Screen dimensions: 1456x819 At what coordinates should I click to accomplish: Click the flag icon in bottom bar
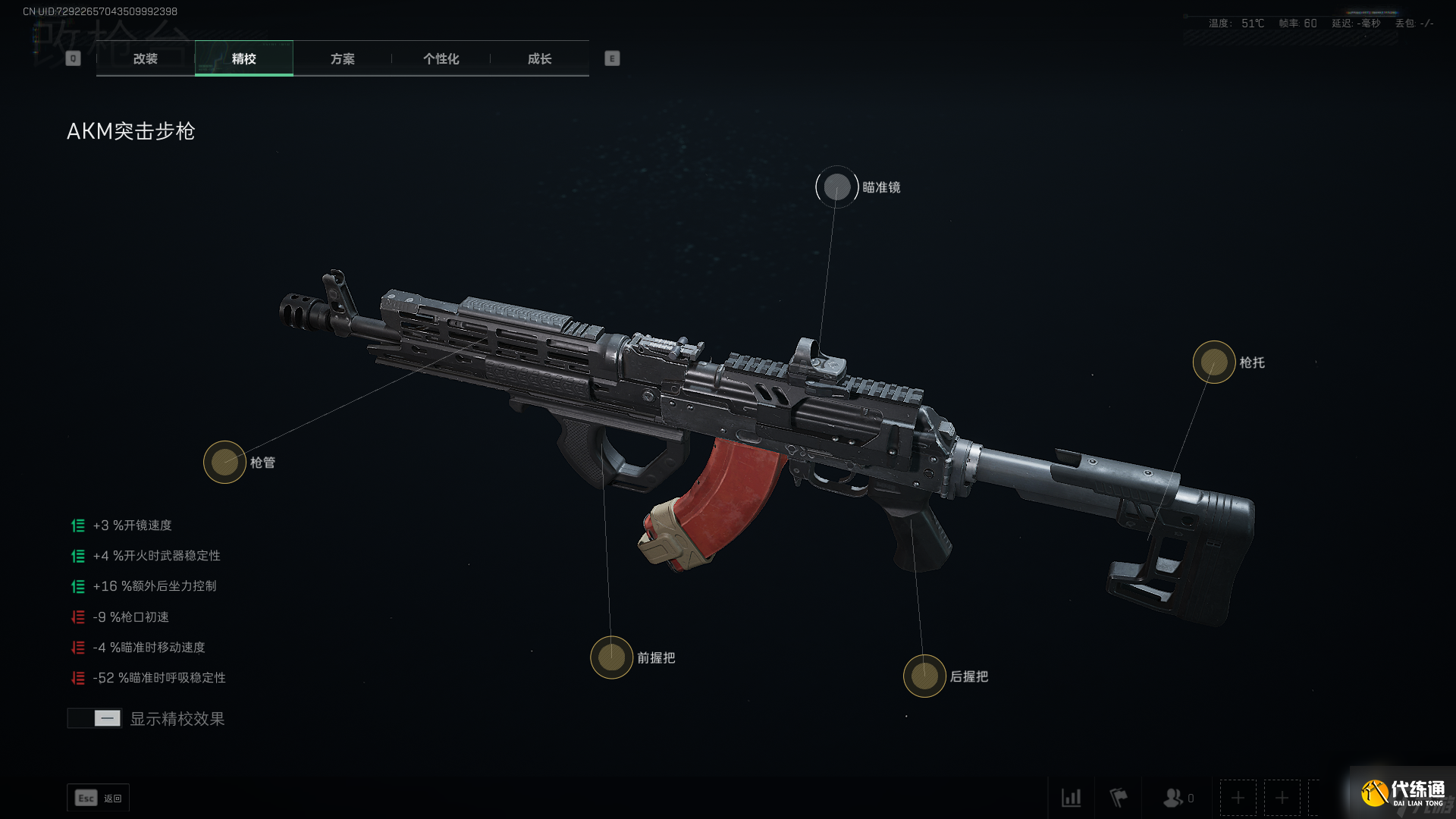[x=1119, y=798]
